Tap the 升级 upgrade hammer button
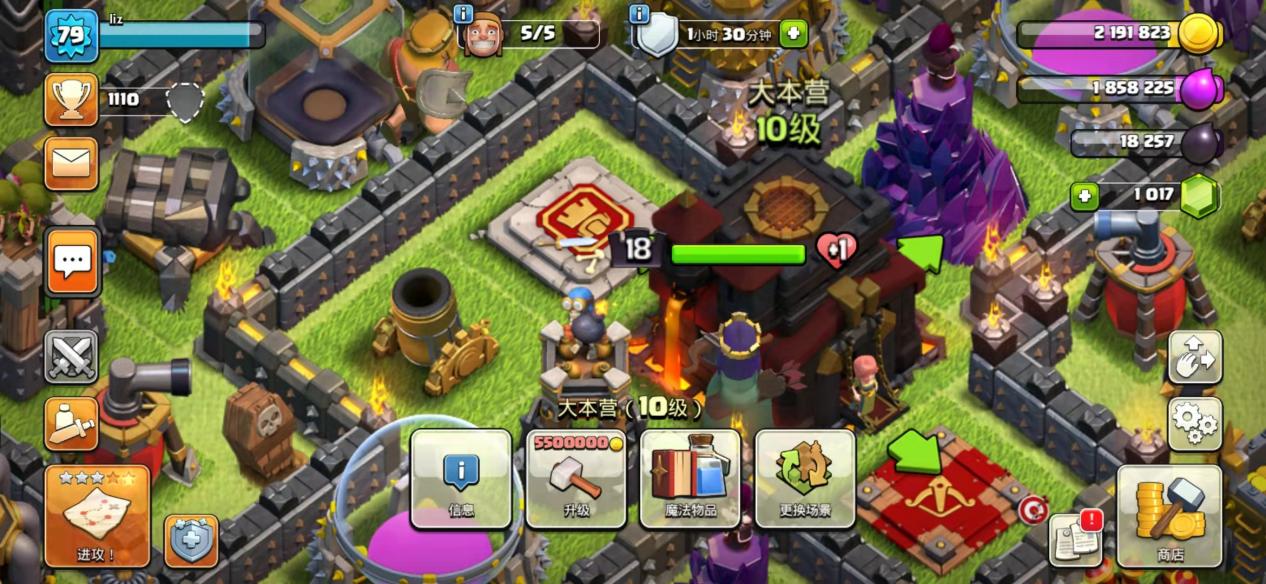 click(576, 479)
